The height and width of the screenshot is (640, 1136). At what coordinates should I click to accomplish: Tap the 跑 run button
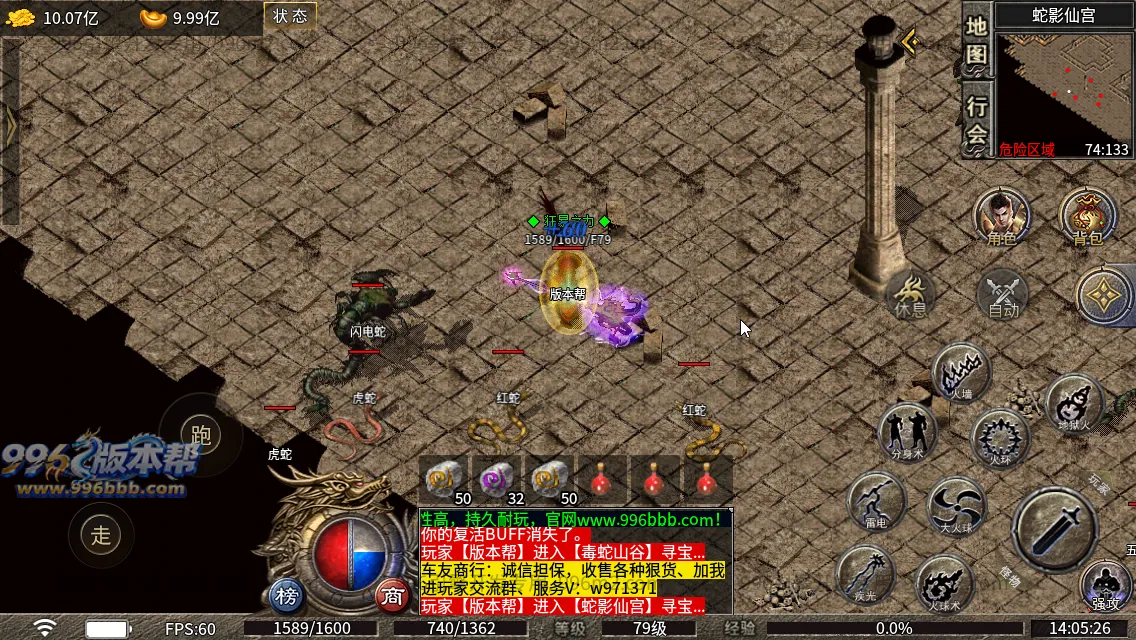tap(201, 434)
